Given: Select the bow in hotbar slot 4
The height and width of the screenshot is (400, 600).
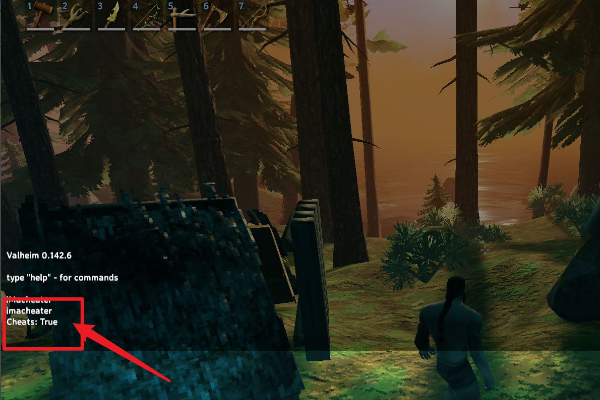Looking at the screenshot, I should (148, 16).
